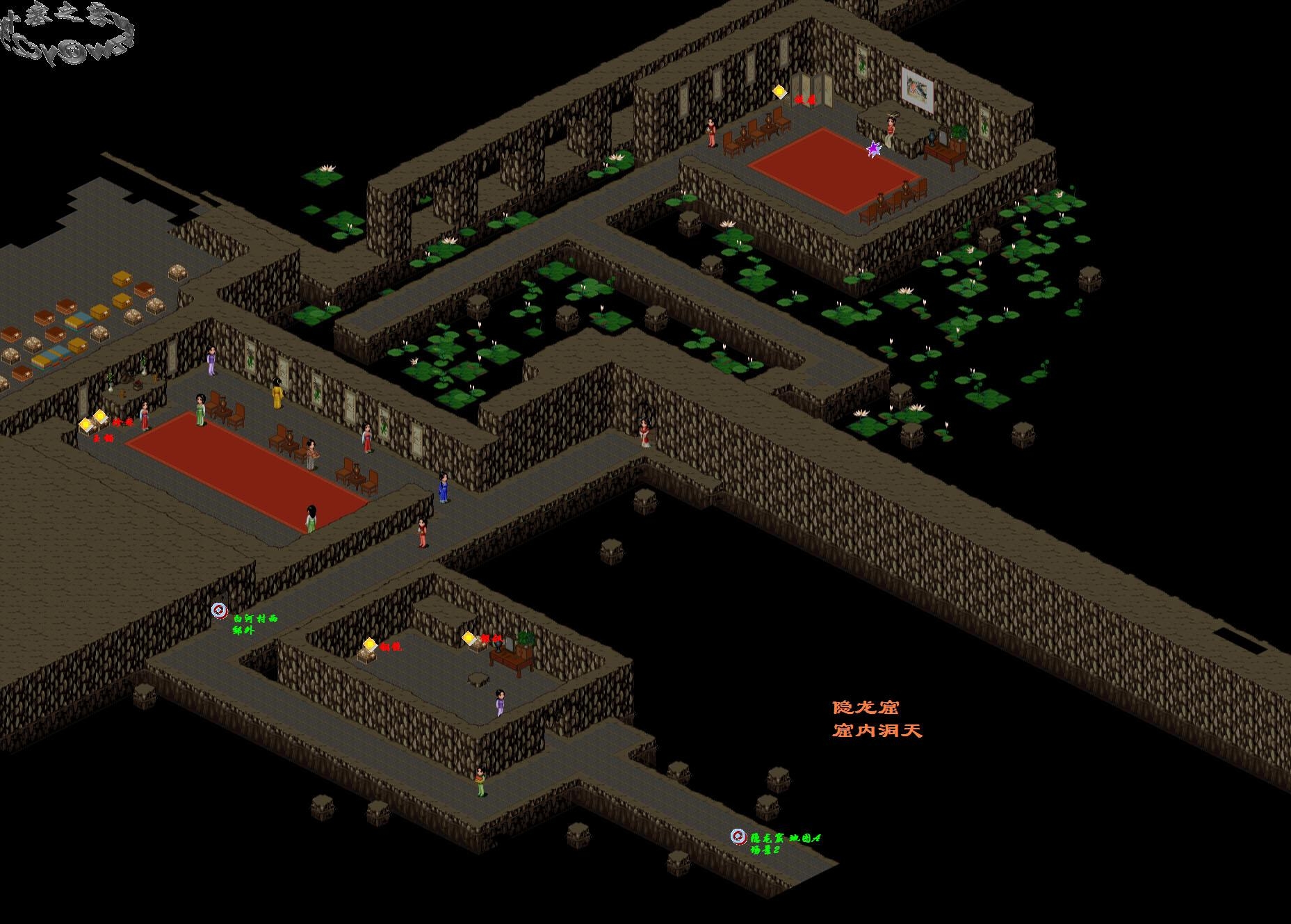Select the yellow treasure marker beside the folding screen
This screenshot has width=1291, height=924.
(x=779, y=91)
